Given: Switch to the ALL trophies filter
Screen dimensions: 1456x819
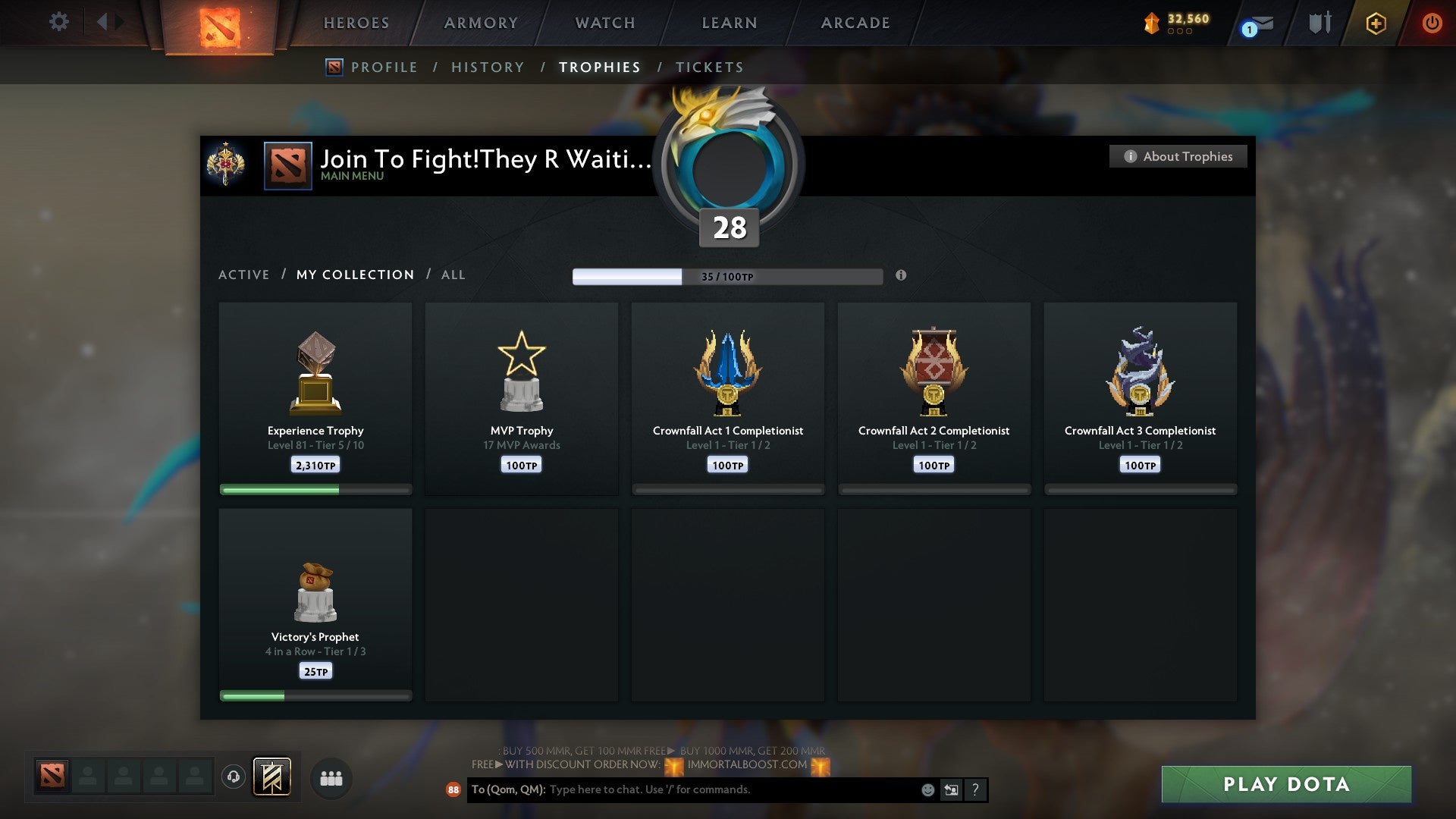Looking at the screenshot, I should (453, 275).
